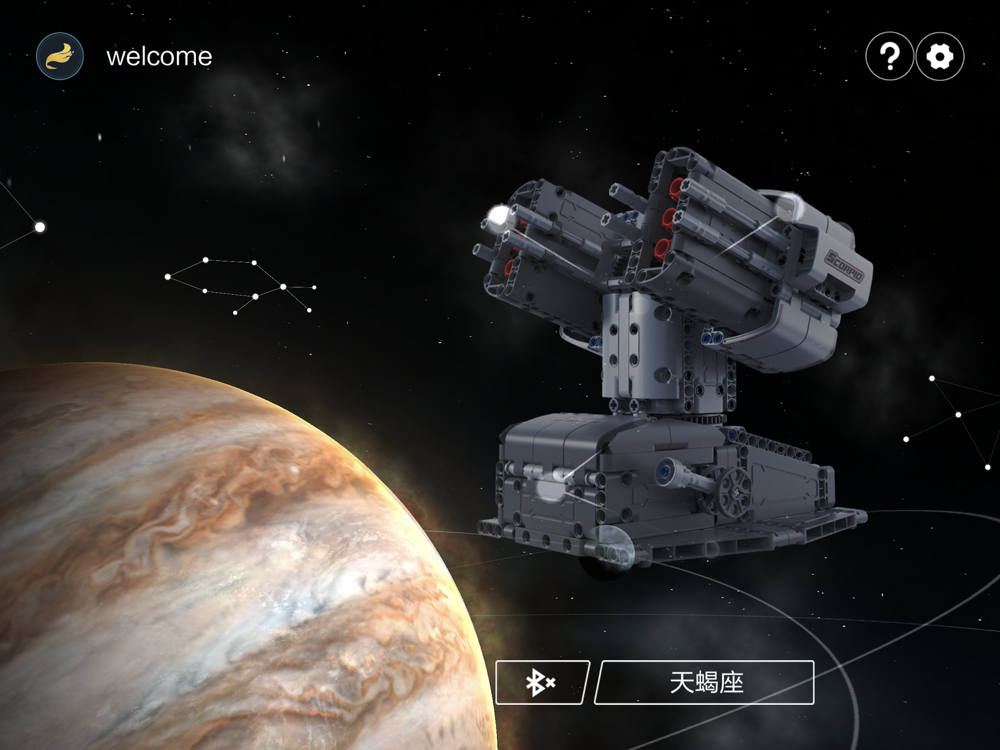1000x750 pixels.
Task: Open the settings gear icon
Action: coord(940,57)
